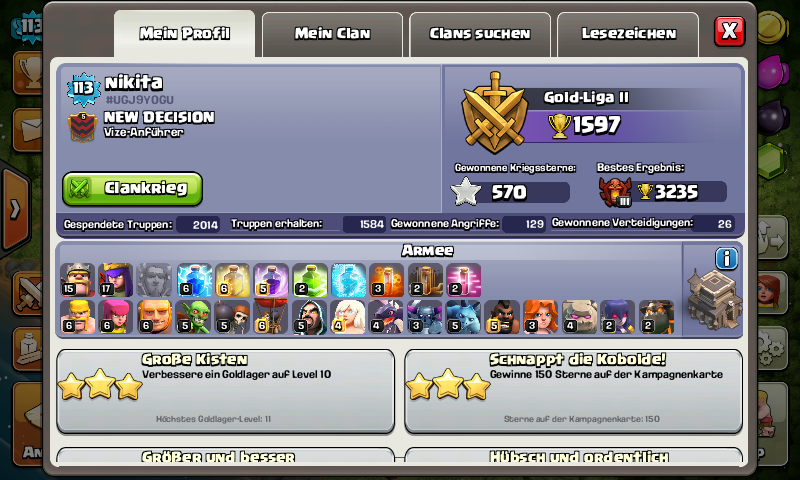View the town hall icon in Armee
The image size is (800, 480).
pyautogui.click(x=713, y=299)
